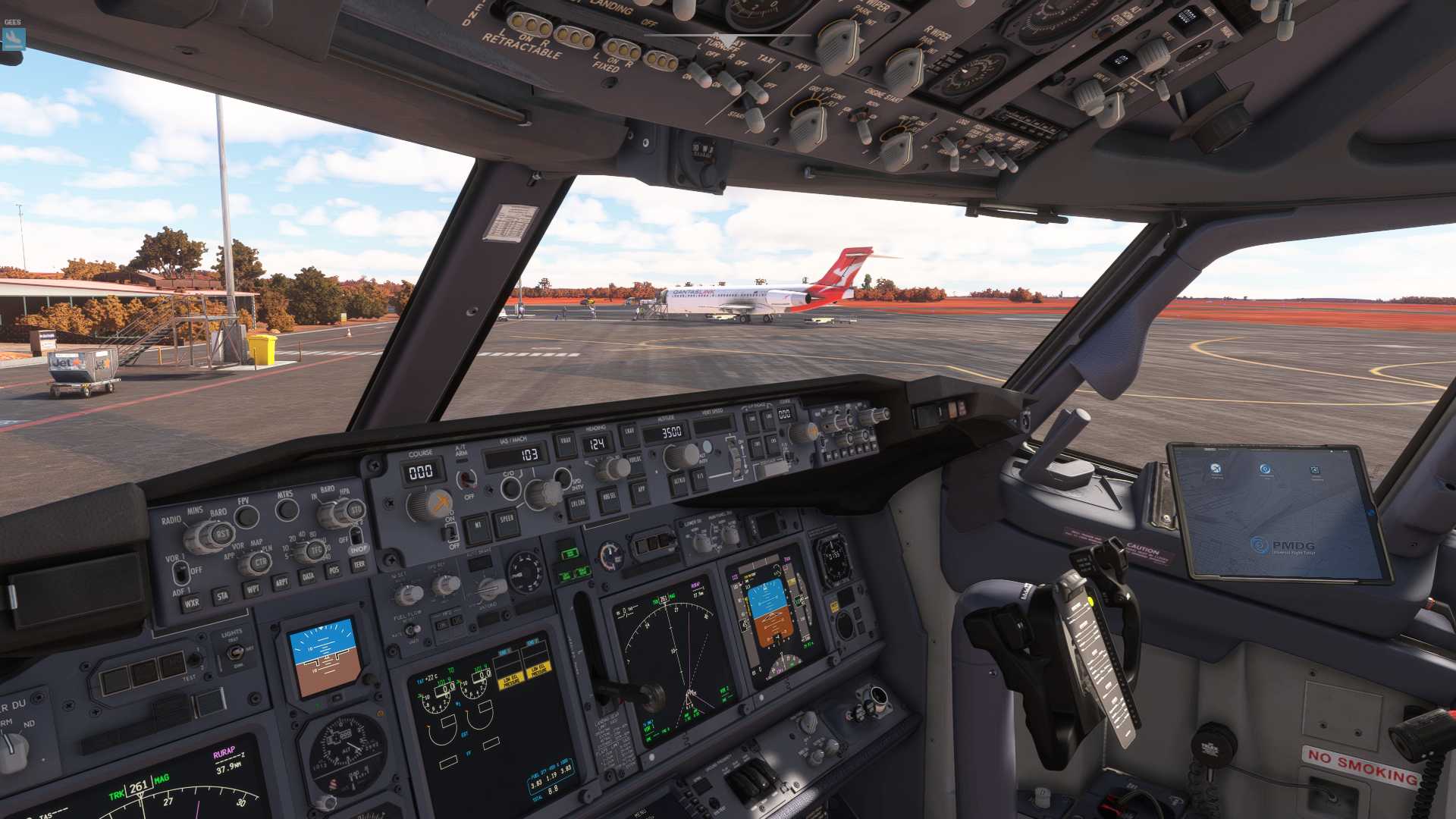The width and height of the screenshot is (1456, 819).
Task: Click the CTR map center knob button
Action: [260, 563]
